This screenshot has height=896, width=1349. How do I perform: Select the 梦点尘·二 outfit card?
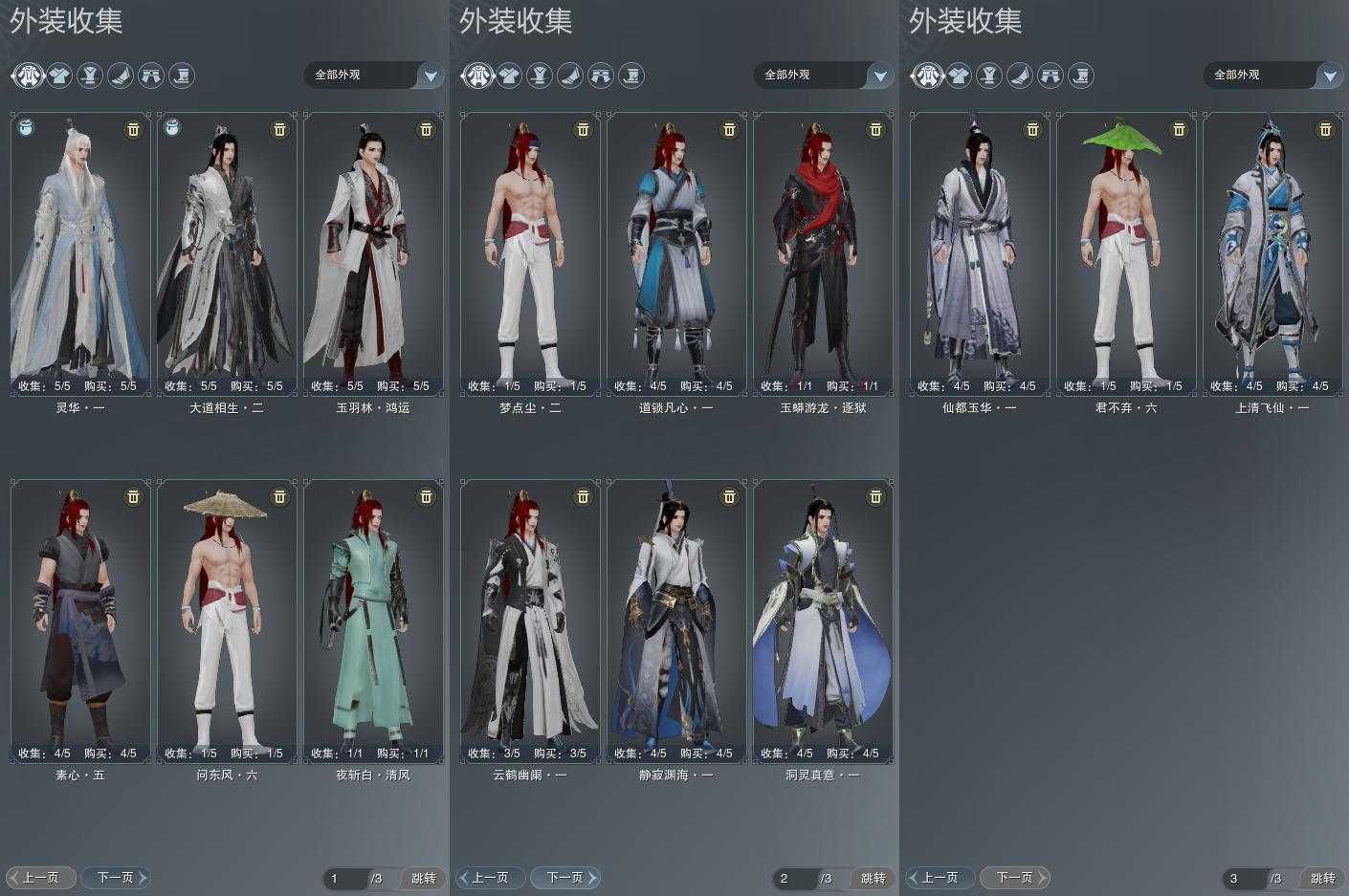point(530,253)
